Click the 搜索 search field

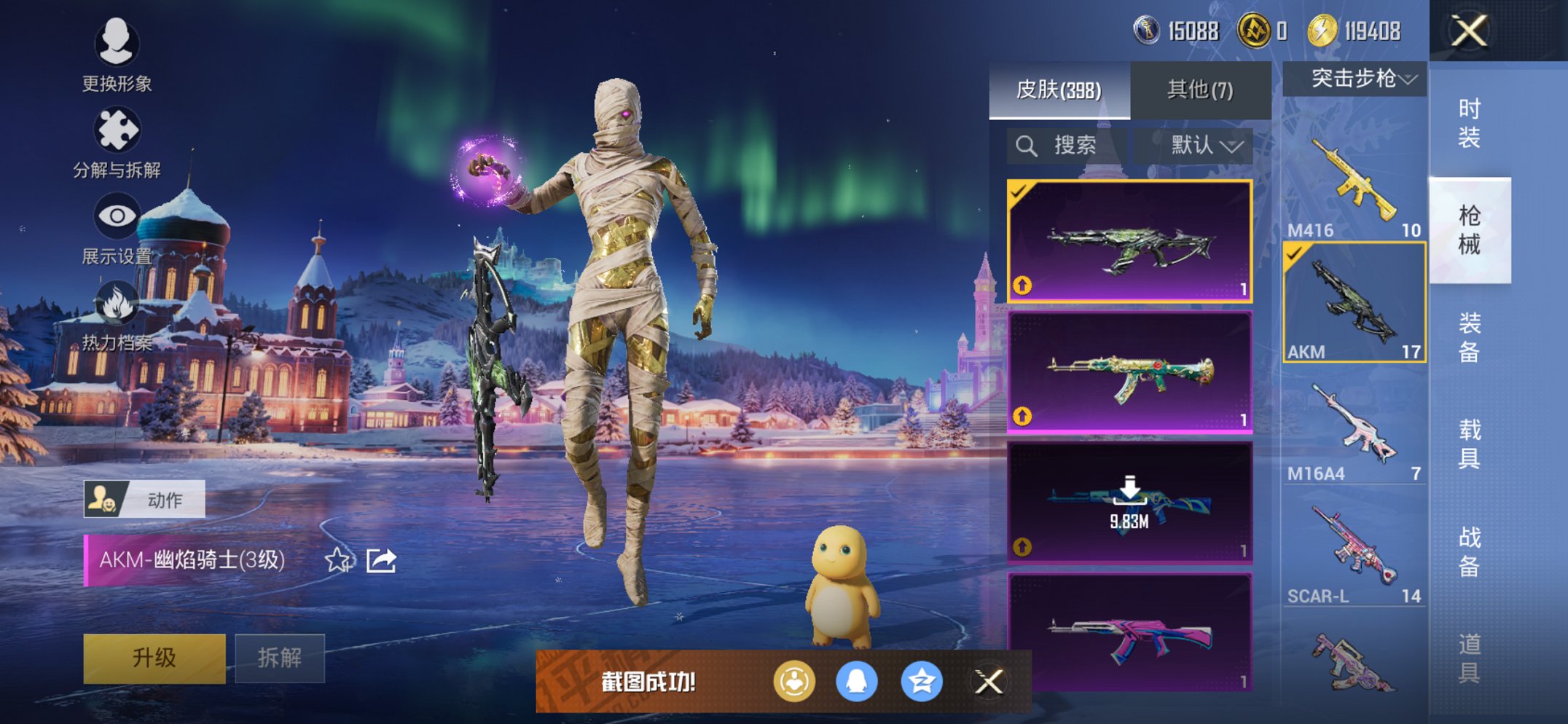(x=1067, y=146)
